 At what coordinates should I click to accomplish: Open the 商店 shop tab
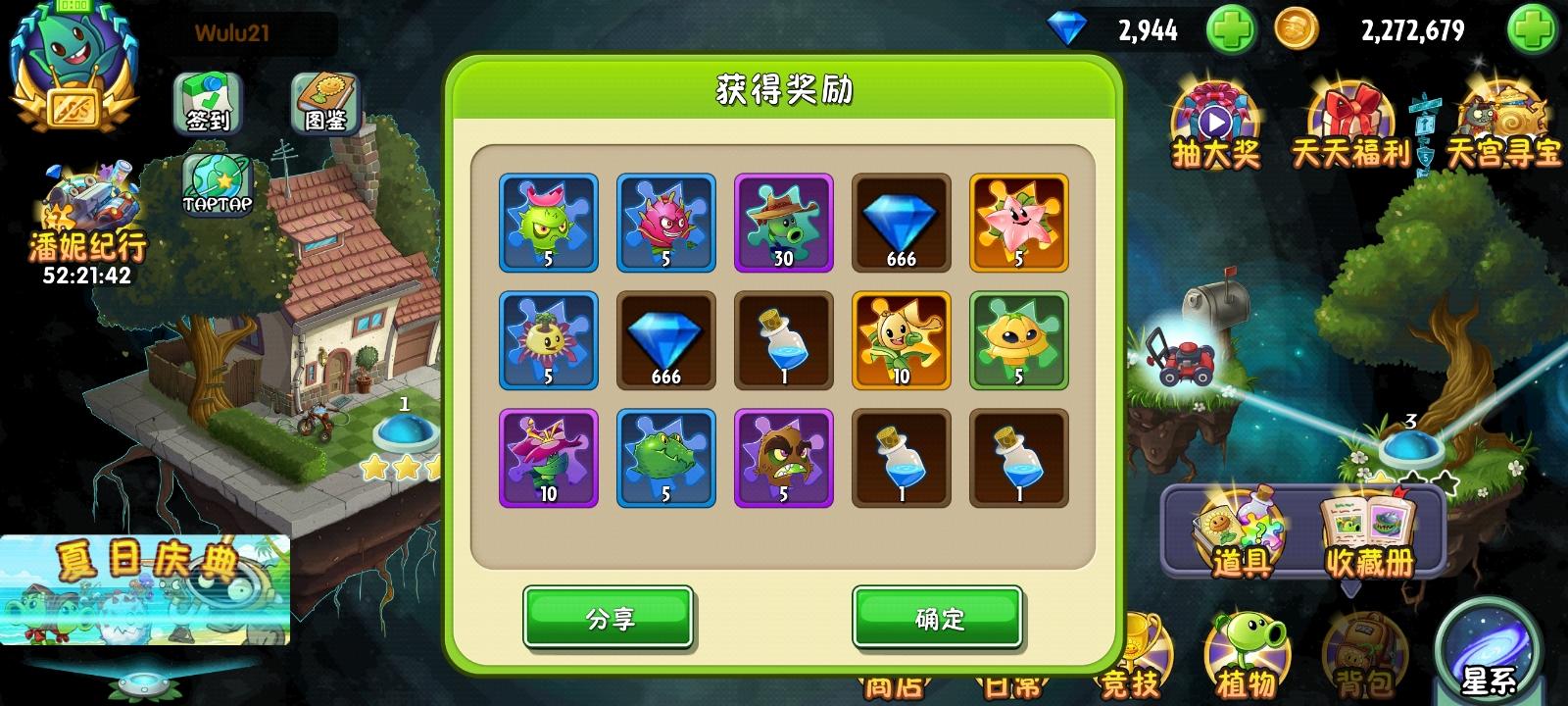point(897,686)
